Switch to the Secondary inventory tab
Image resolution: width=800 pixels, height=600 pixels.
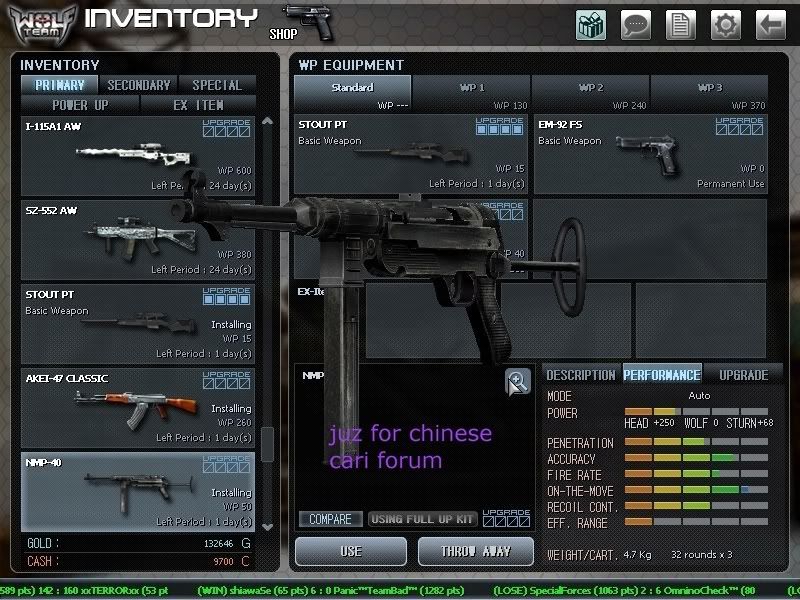(x=139, y=85)
